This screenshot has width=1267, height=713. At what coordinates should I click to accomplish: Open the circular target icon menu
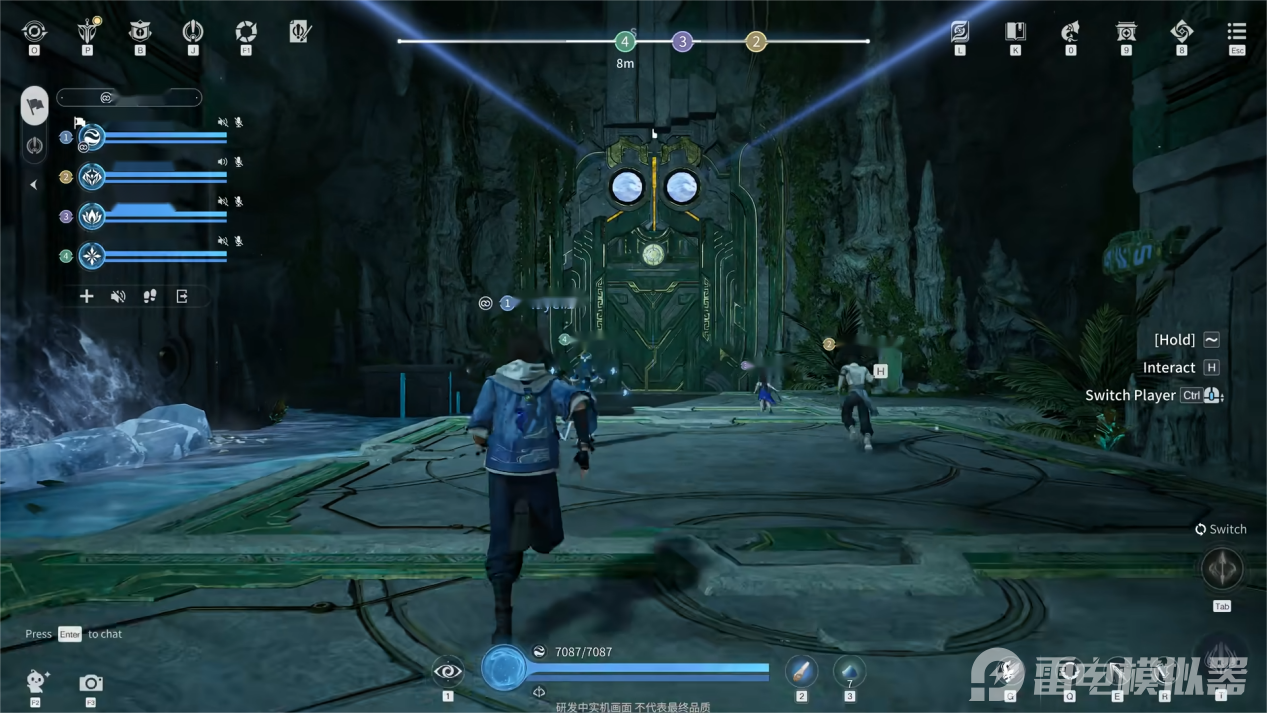coord(34,32)
